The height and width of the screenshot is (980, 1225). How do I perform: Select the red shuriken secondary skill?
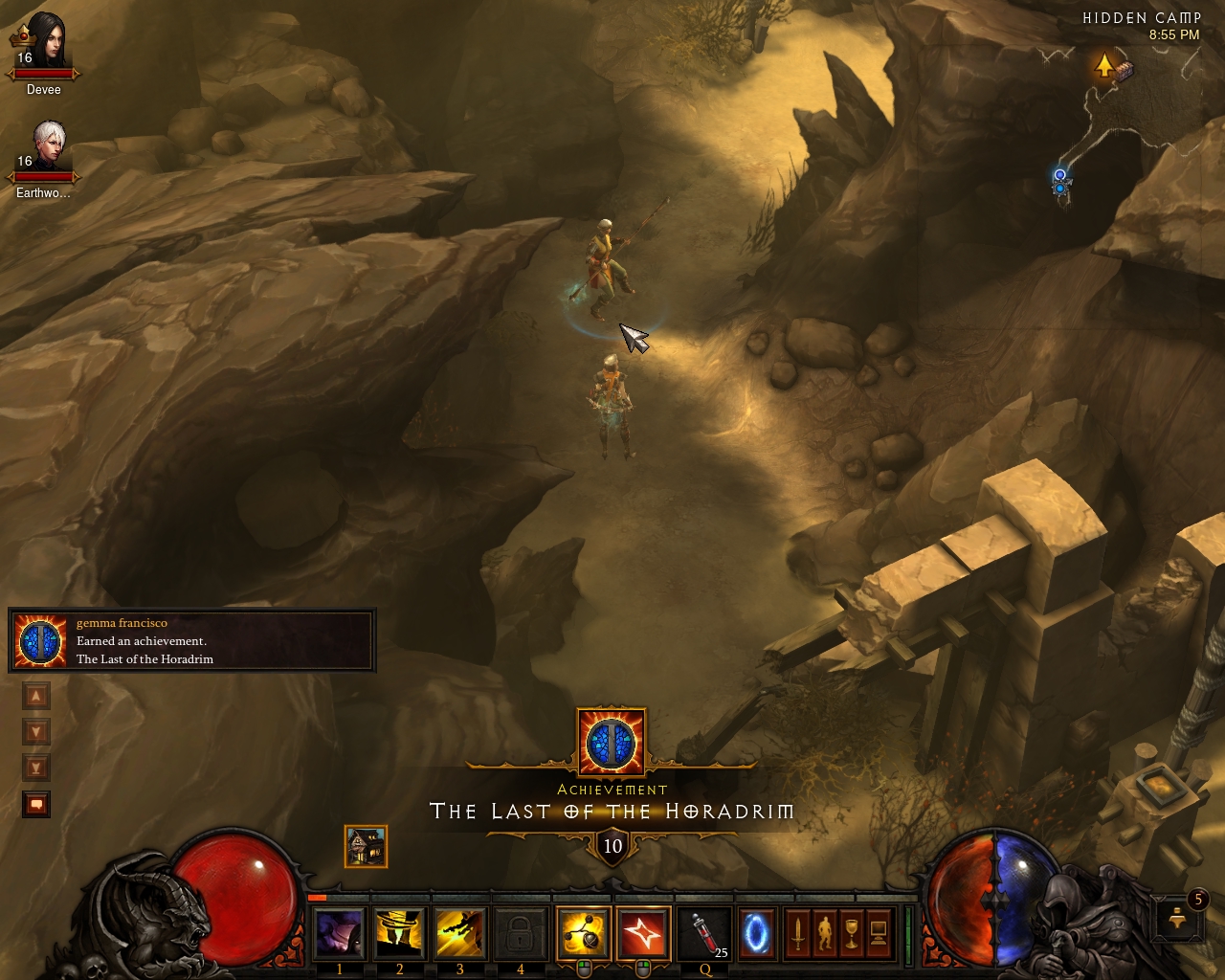click(643, 933)
